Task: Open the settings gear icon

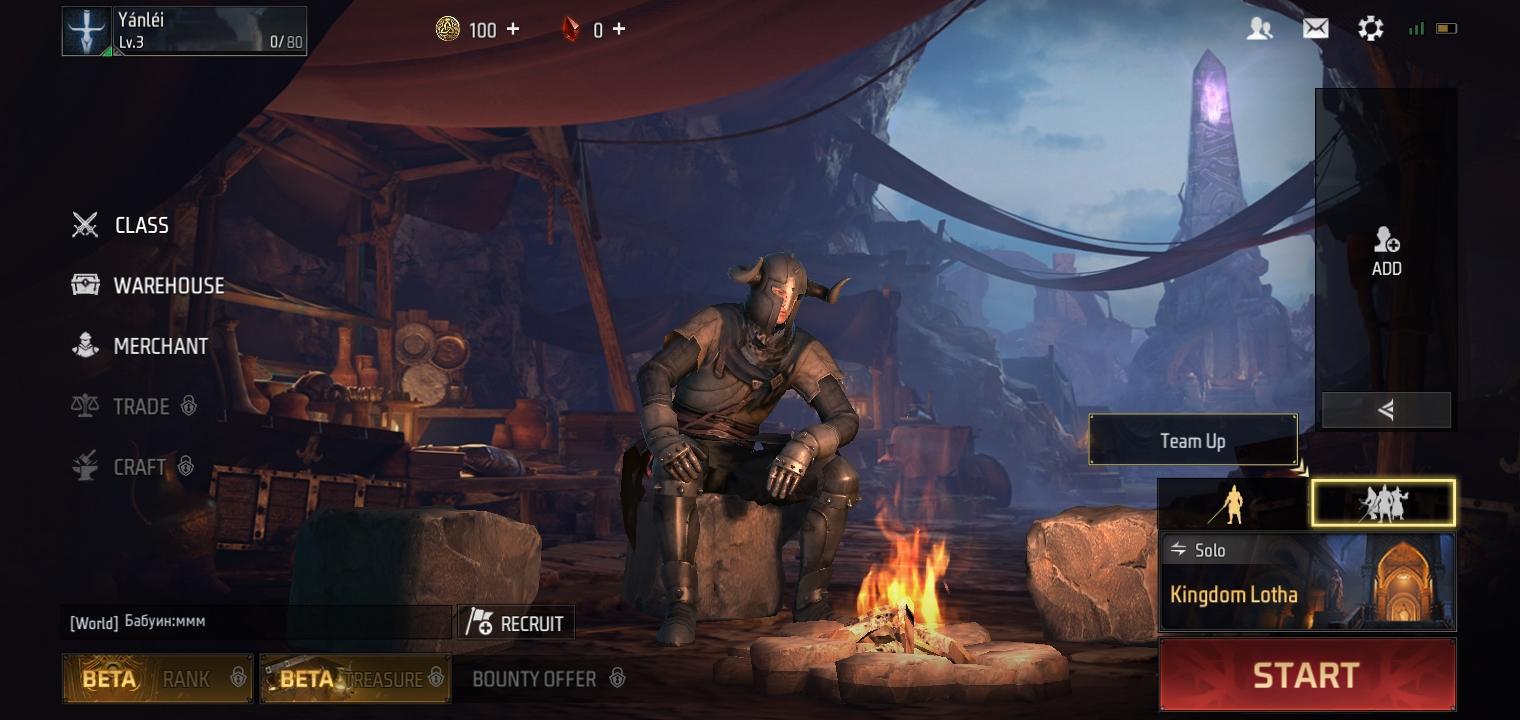Action: [1370, 29]
